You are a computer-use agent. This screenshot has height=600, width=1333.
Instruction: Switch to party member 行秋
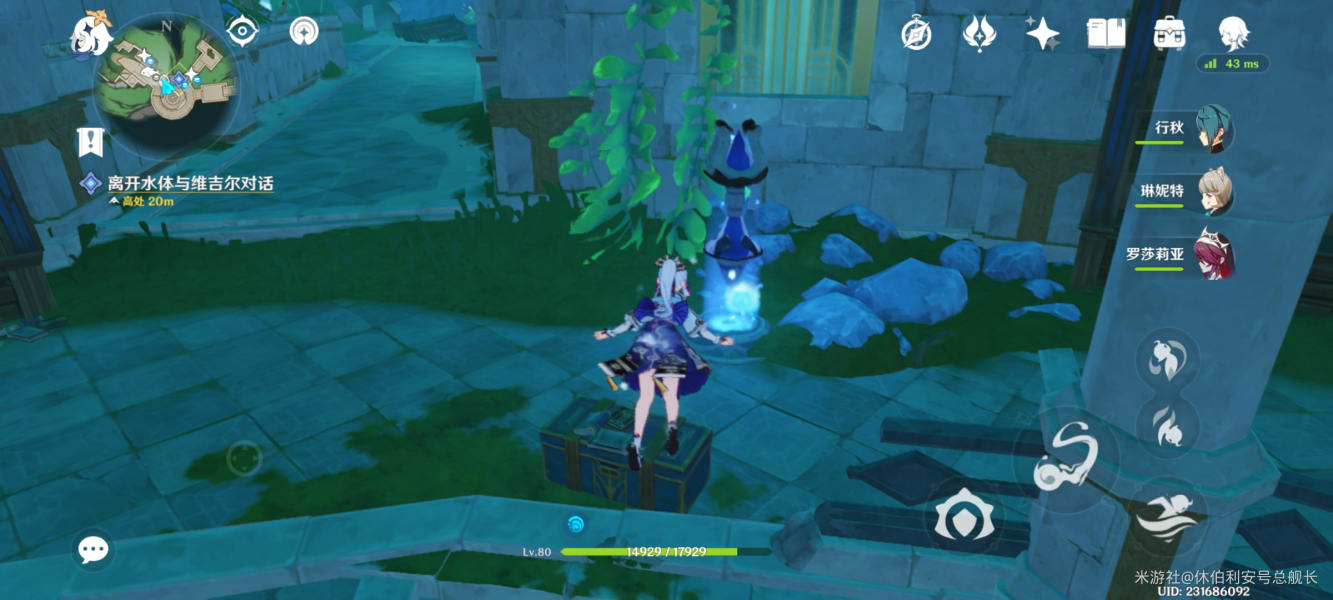pyautogui.click(x=1214, y=130)
